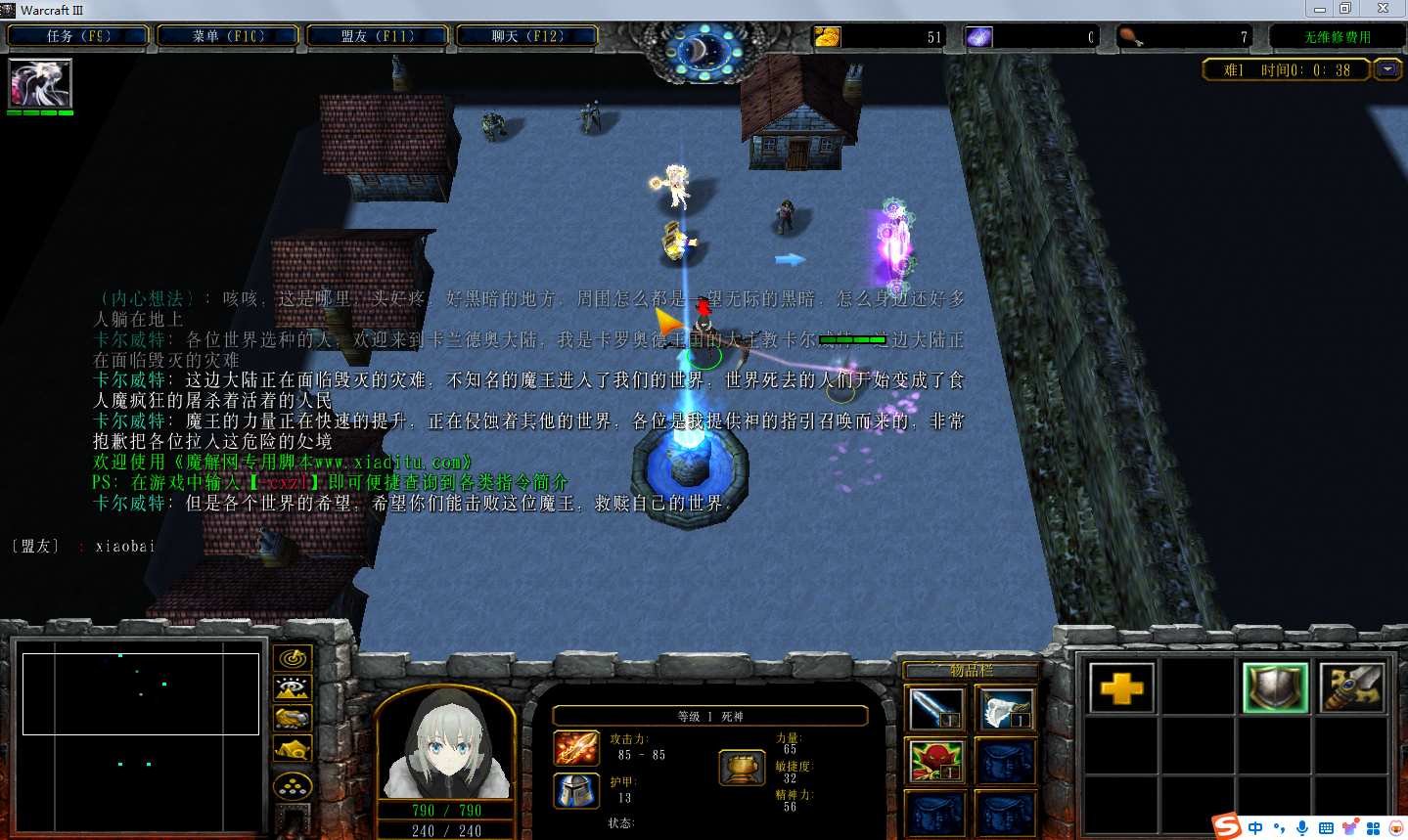1408x840 pixels.
Task: Open the 聊天 (F12) chat log
Action: pos(526,36)
